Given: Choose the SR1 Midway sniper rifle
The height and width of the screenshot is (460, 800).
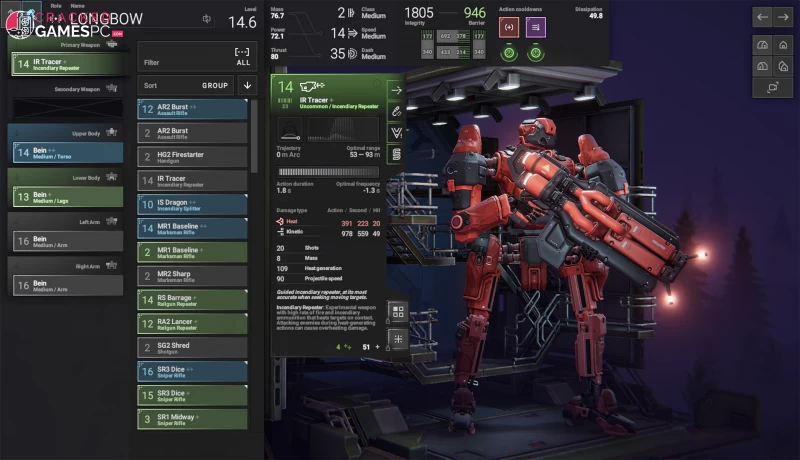Looking at the screenshot, I should point(193,419).
